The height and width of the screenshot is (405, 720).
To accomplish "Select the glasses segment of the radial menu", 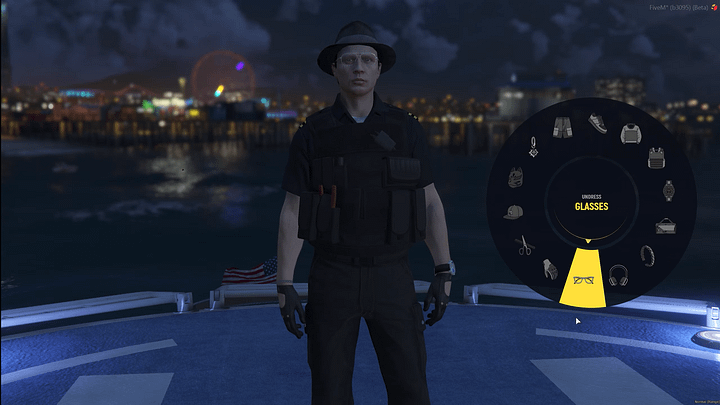I will pyautogui.click(x=586, y=280).
